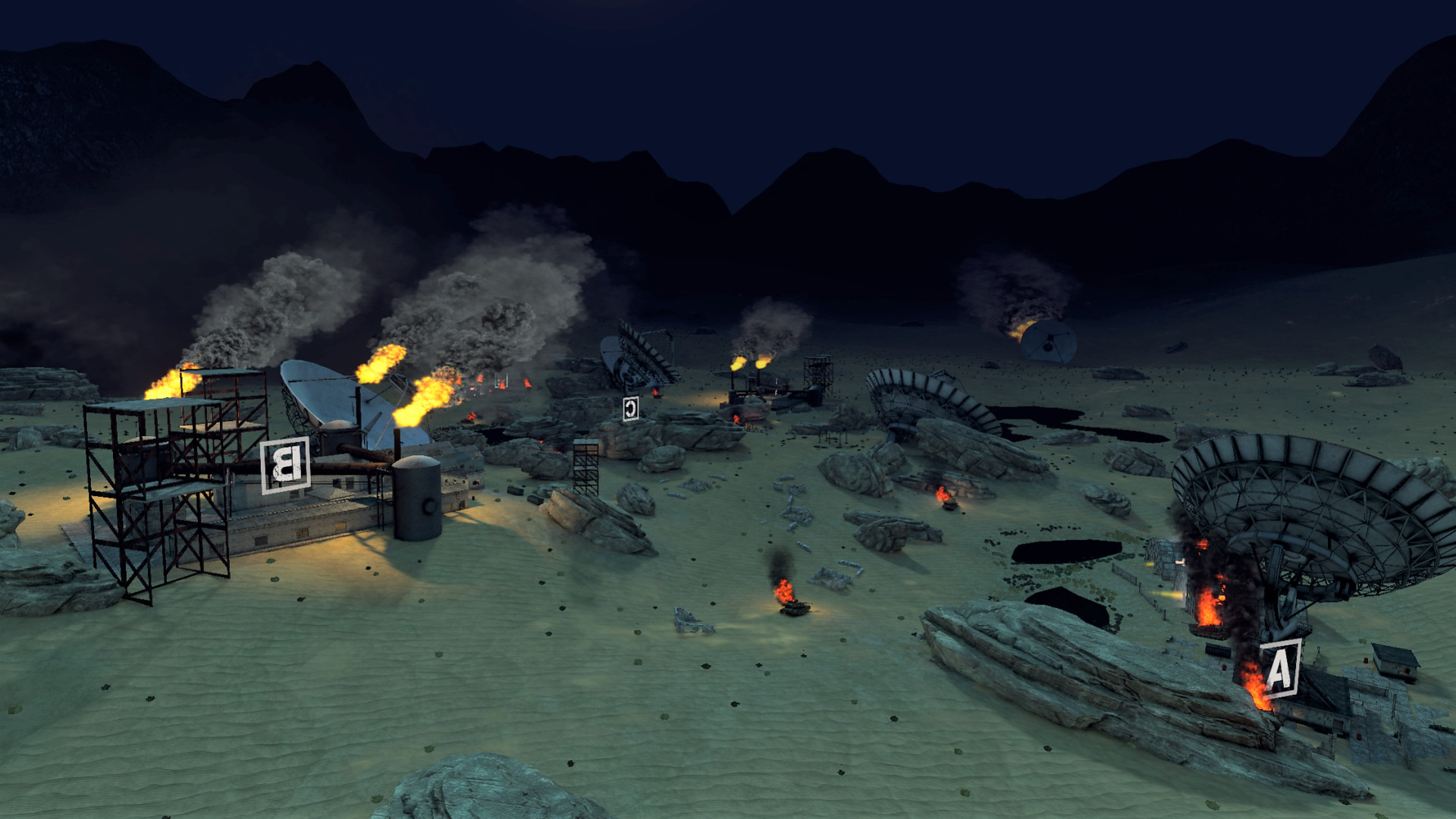This screenshot has width=1456, height=819.
Task: Select objective marker C on the rock outcrop
Action: pyautogui.click(x=630, y=407)
